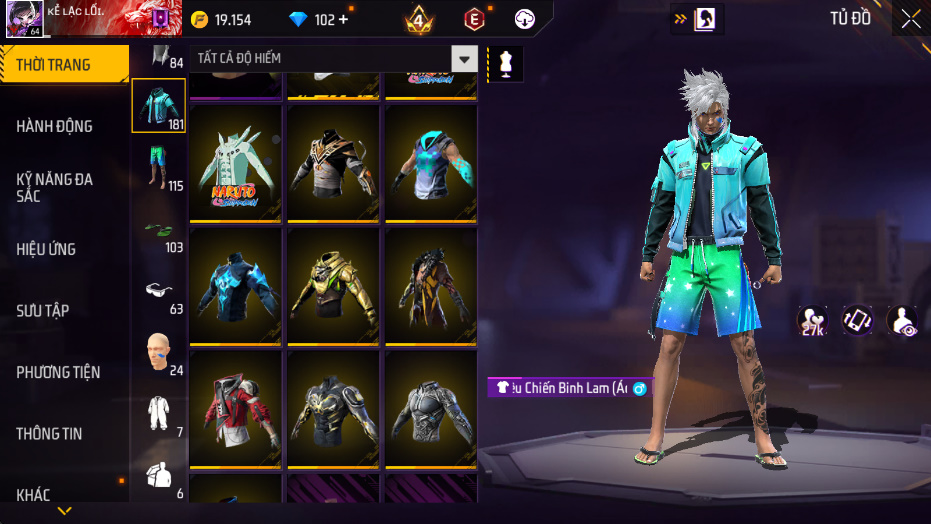The image size is (931, 524).
Task: Choose the sunglasses accessory subcategory
Action: (158, 291)
